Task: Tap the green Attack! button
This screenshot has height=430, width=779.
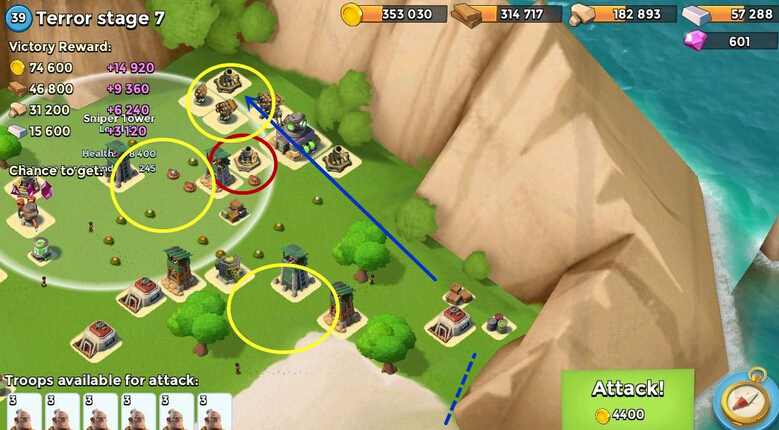Action: pos(628,400)
